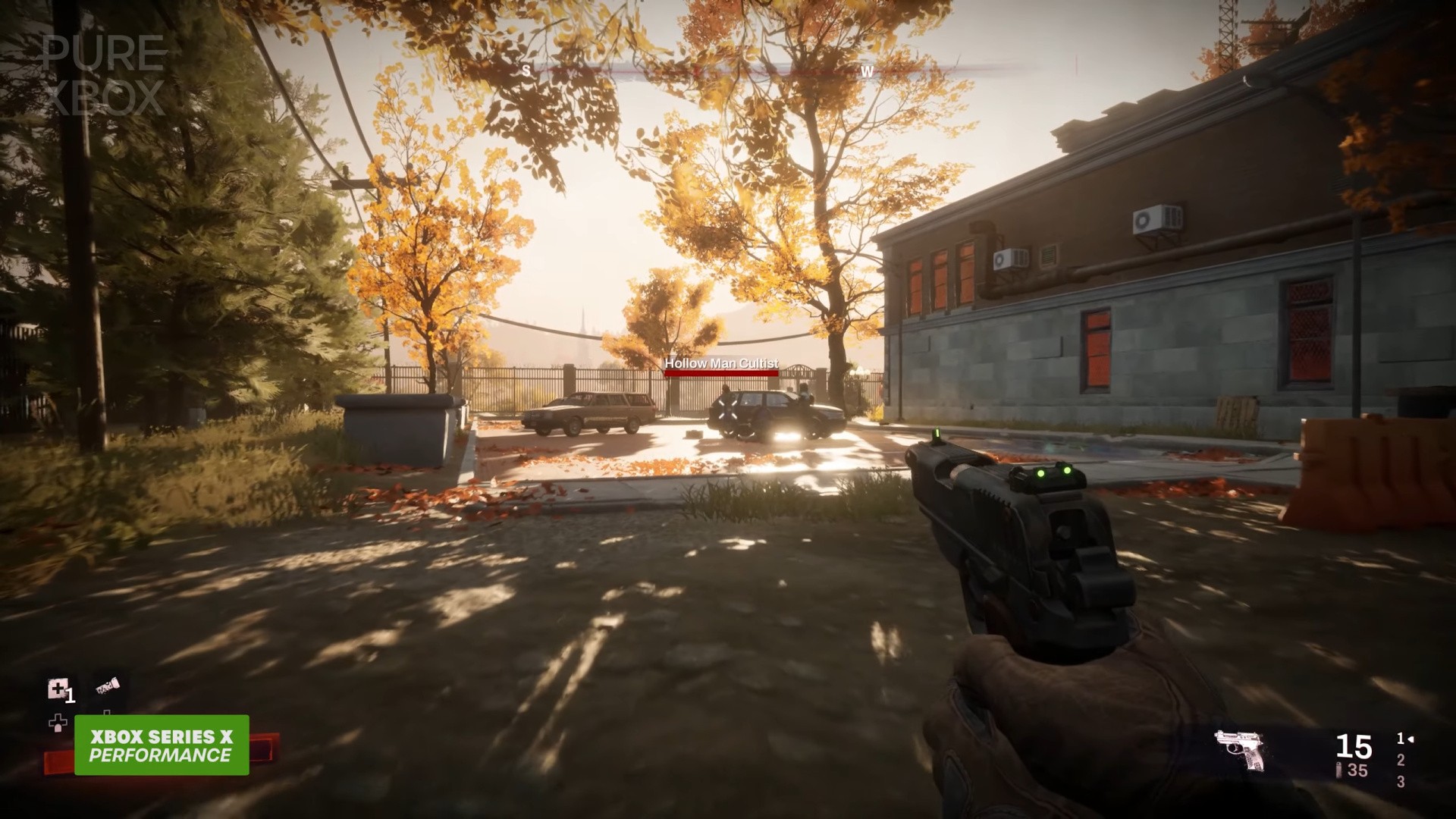Click the reserve ammo count showing 35
Viewport: 1456px width, 819px height.
coord(1358,770)
